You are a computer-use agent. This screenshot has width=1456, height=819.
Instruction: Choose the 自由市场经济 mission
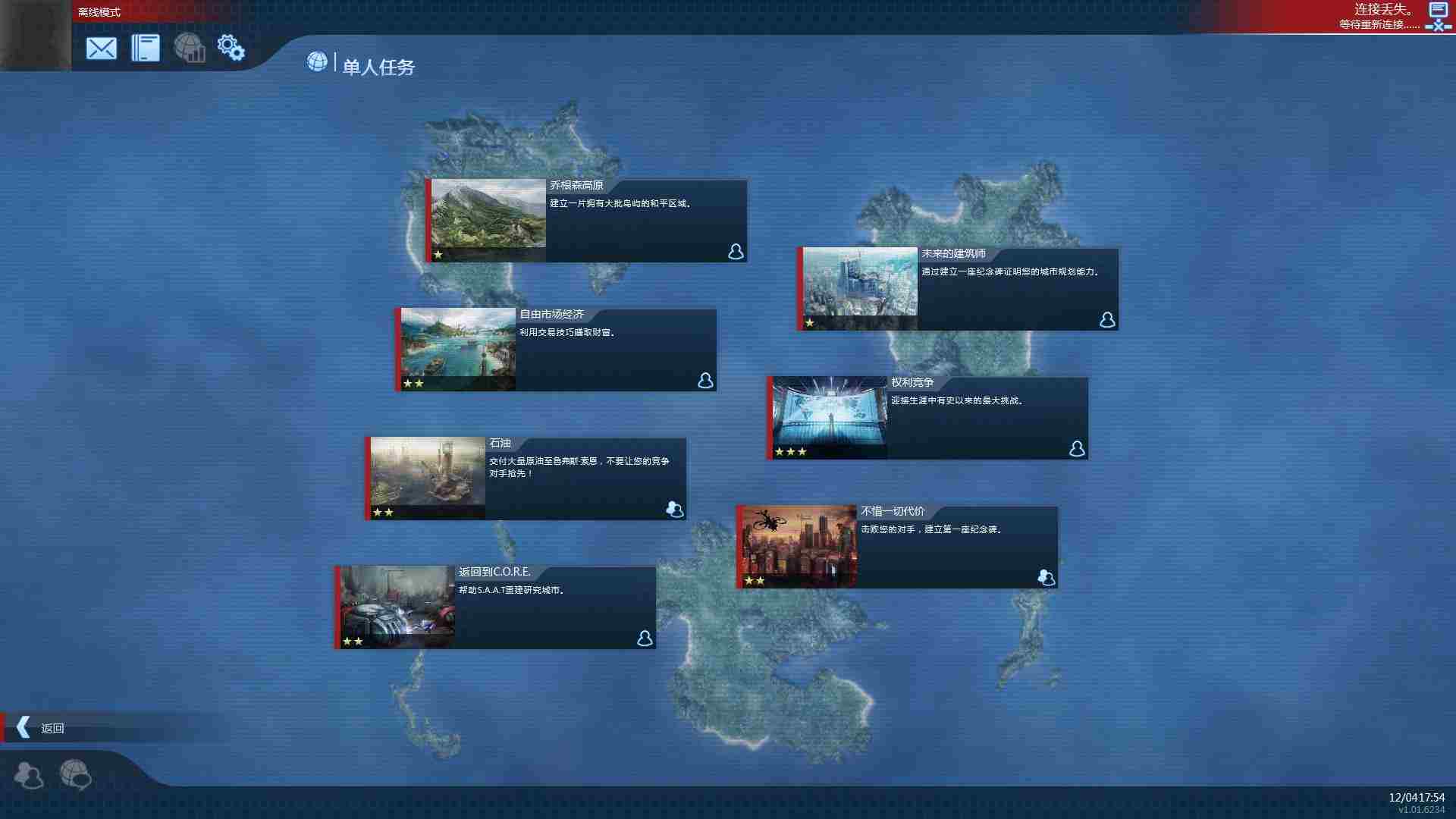pos(556,350)
